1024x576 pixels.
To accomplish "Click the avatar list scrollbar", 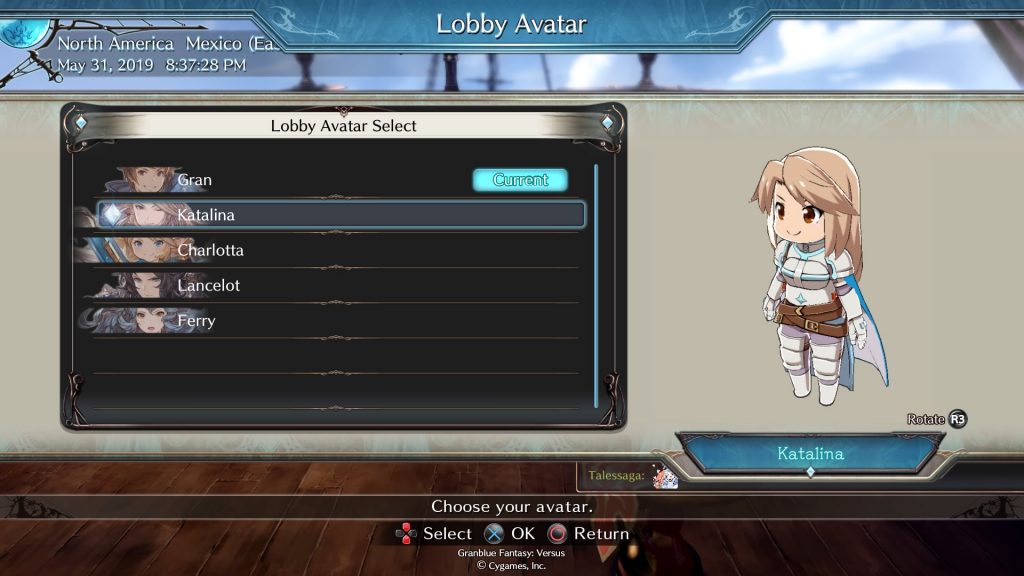I will (x=596, y=285).
